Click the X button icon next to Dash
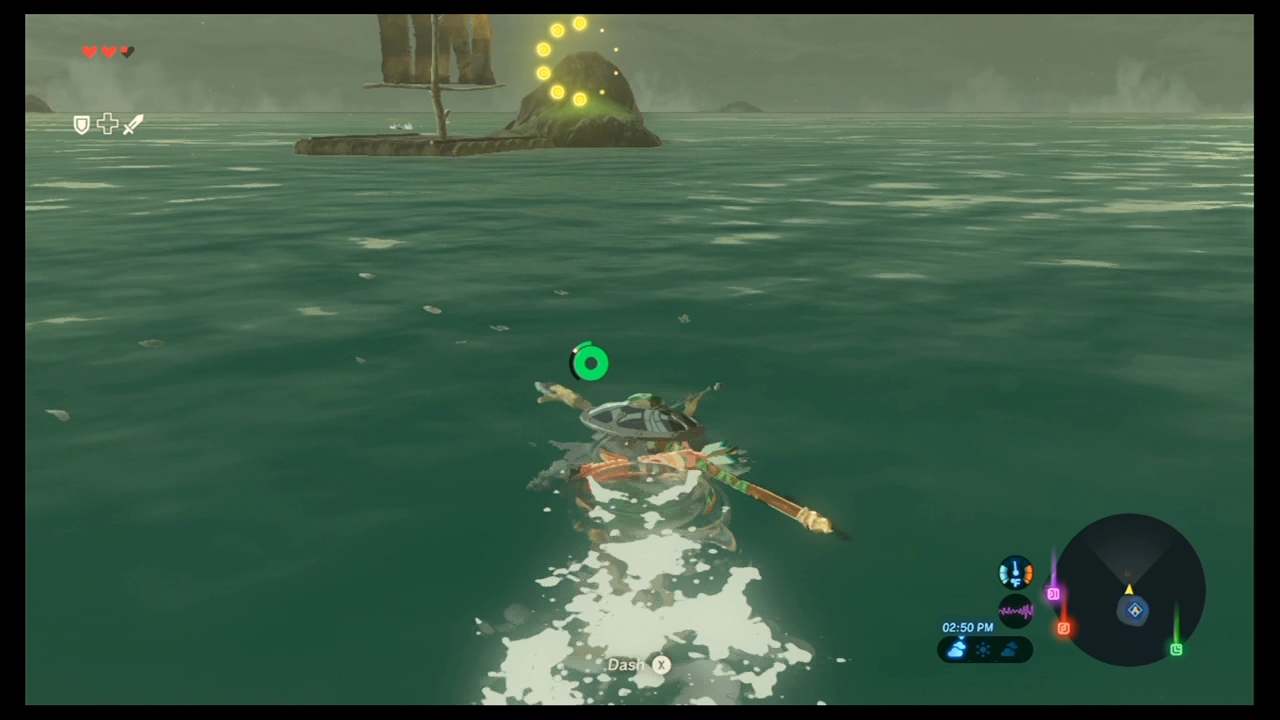 [661, 664]
